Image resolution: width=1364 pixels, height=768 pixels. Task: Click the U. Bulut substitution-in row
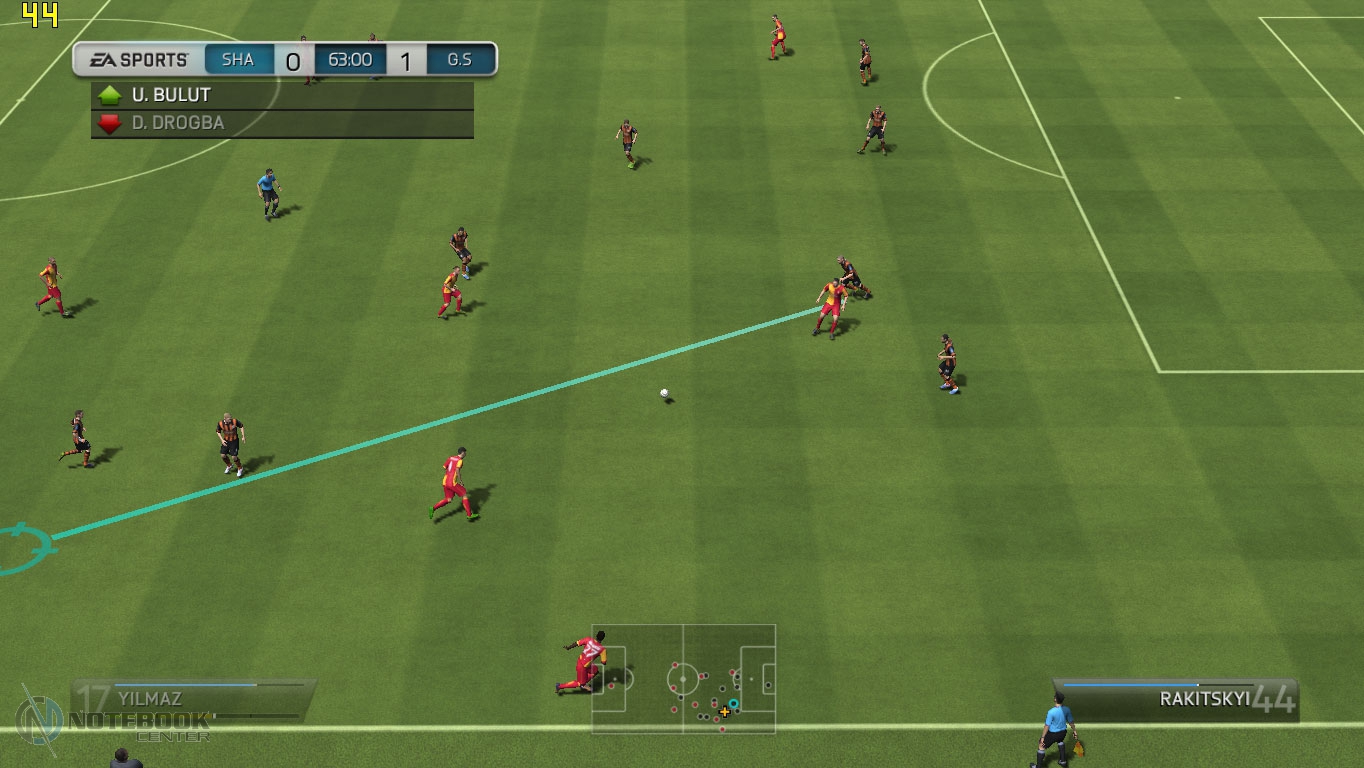pyautogui.click(x=282, y=96)
